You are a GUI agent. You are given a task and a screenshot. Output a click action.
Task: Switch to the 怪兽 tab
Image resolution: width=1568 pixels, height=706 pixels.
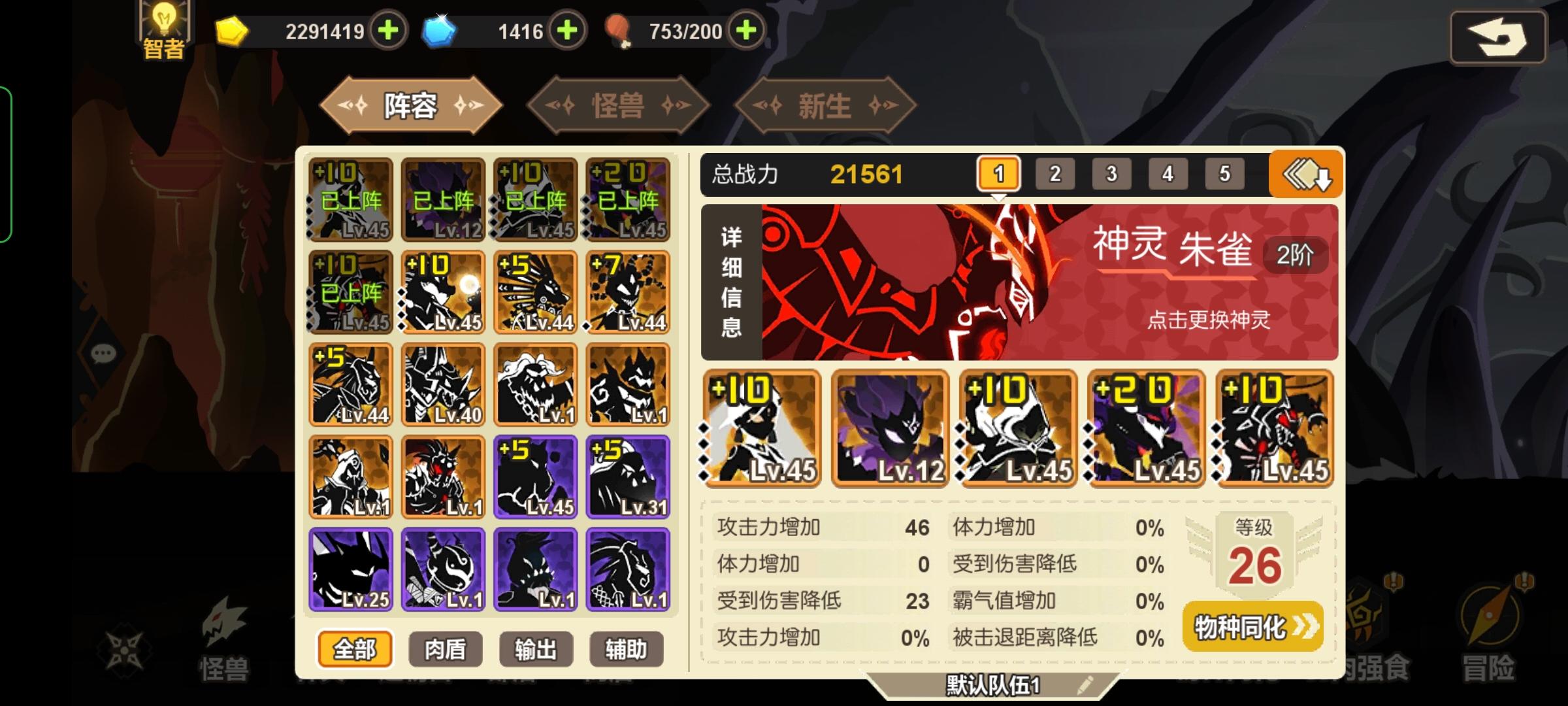click(619, 107)
